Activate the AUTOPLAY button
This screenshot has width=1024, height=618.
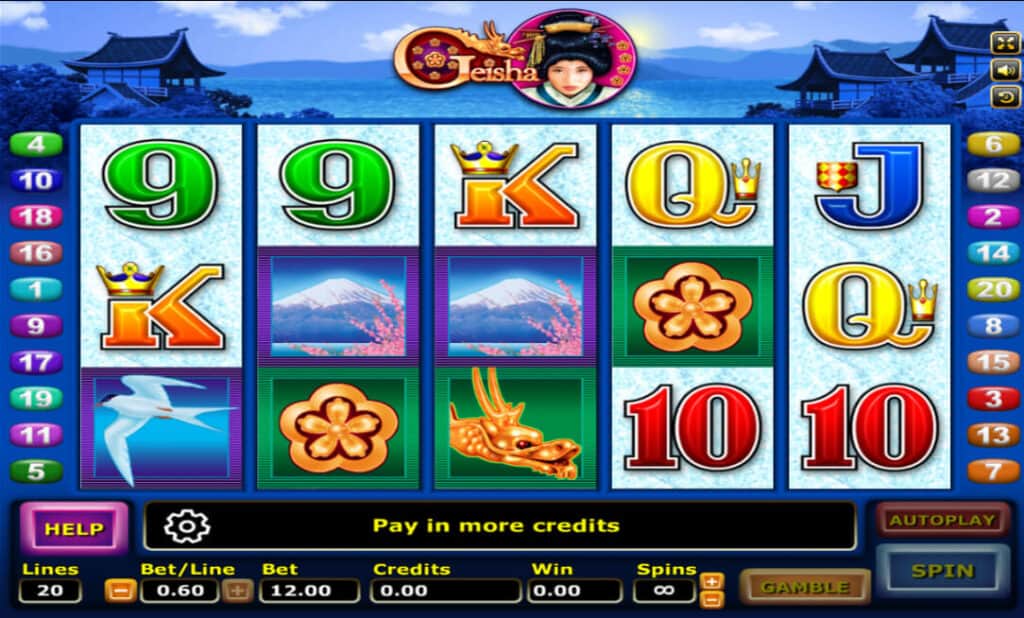click(x=942, y=520)
